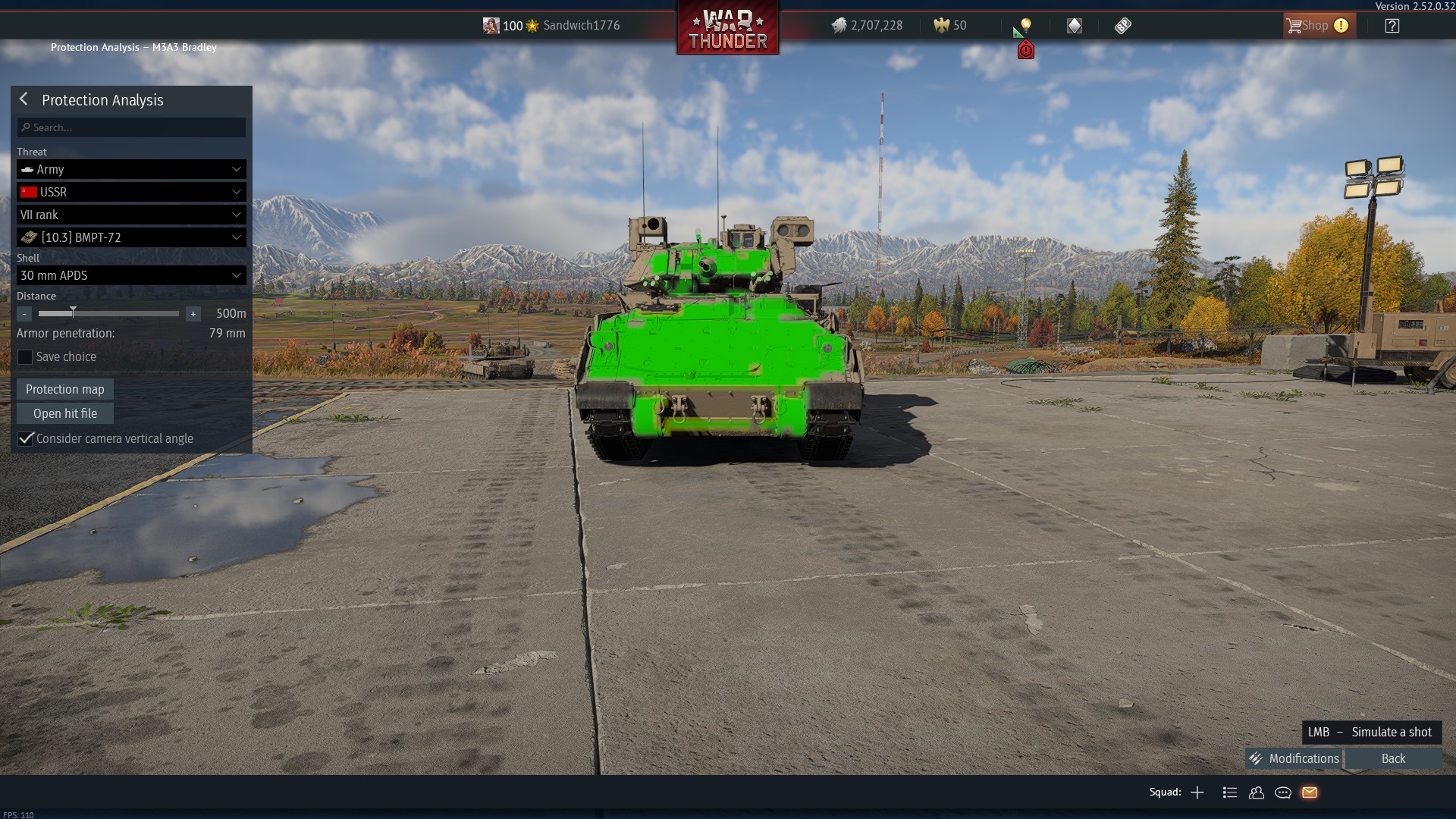
Task: Go back using the Protection Analysis arrow
Action: click(24, 99)
